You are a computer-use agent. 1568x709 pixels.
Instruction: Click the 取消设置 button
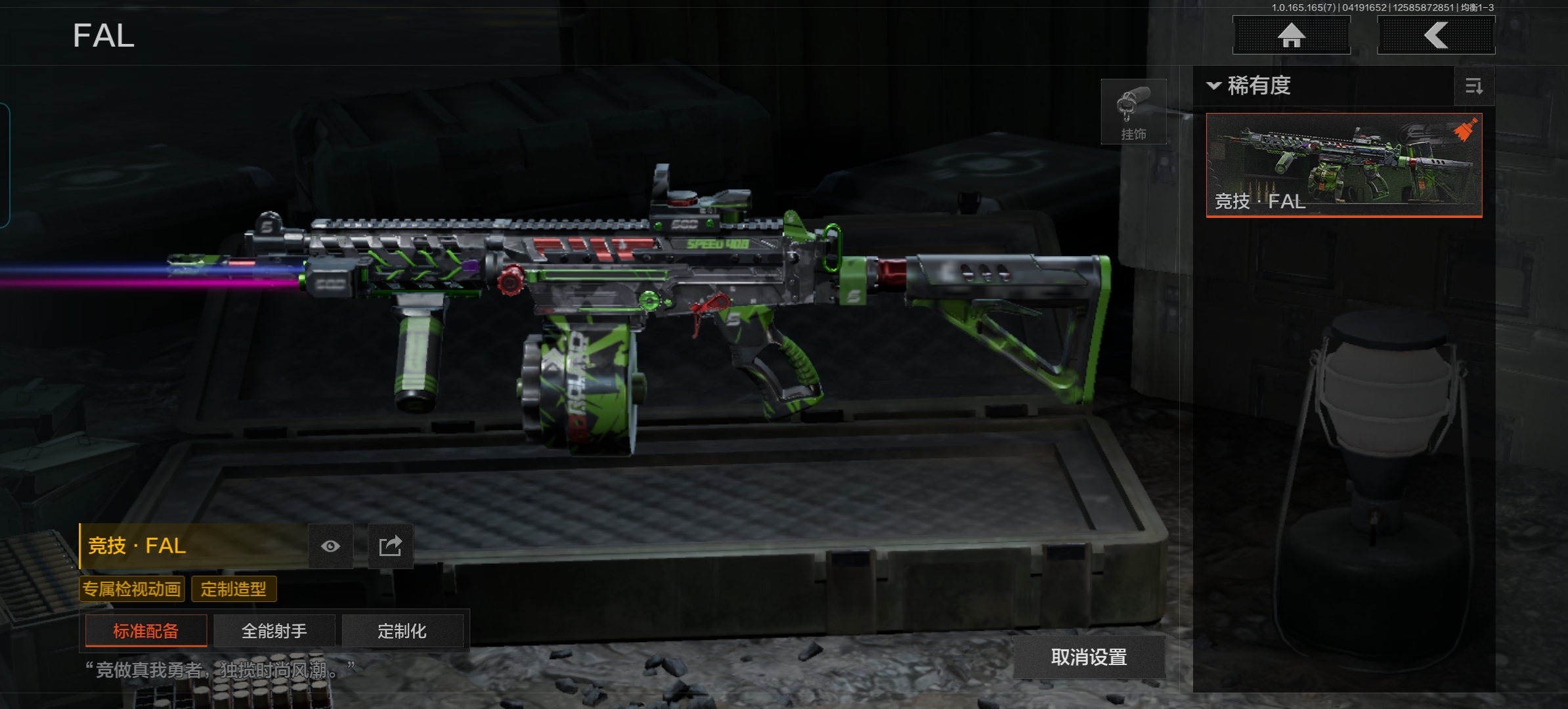point(1089,657)
